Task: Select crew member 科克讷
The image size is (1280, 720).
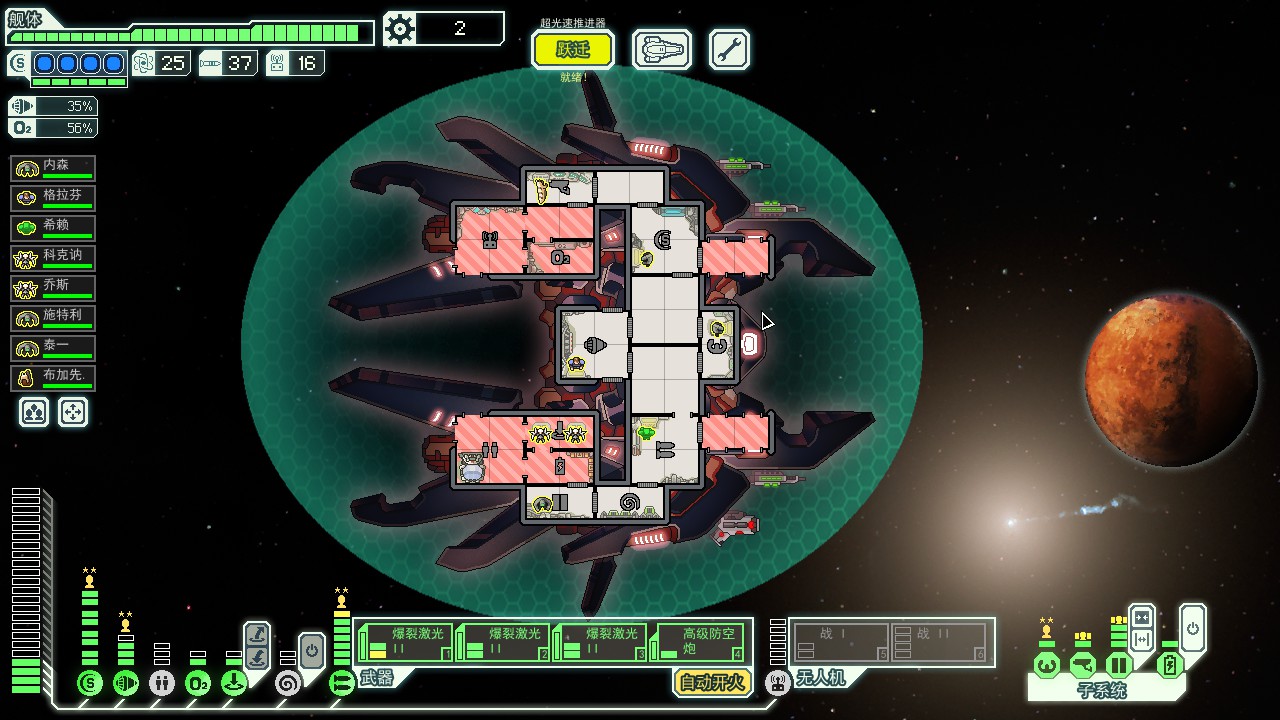Action: coord(53,258)
